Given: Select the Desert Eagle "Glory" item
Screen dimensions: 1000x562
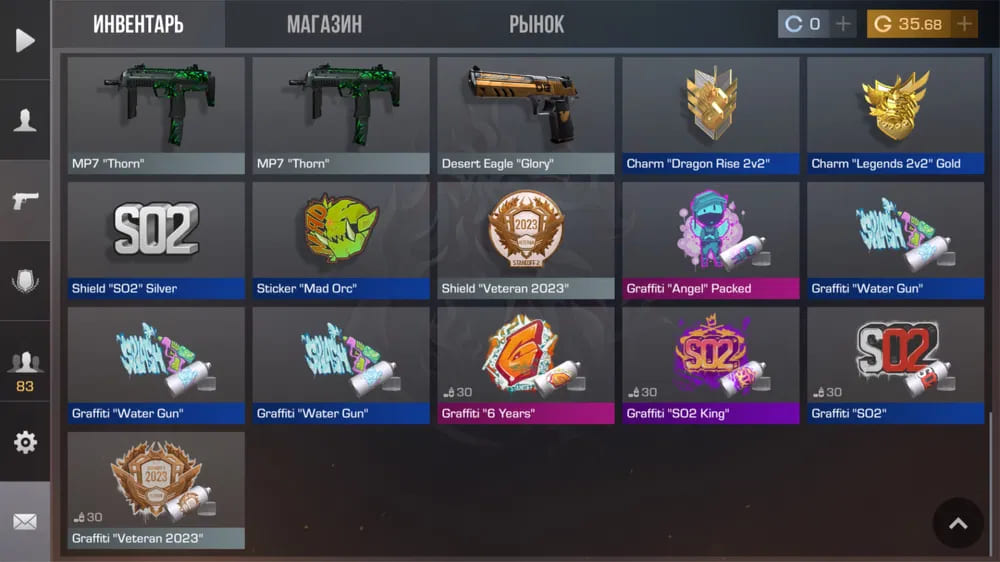Looking at the screenshot, I should pos(525,115).
